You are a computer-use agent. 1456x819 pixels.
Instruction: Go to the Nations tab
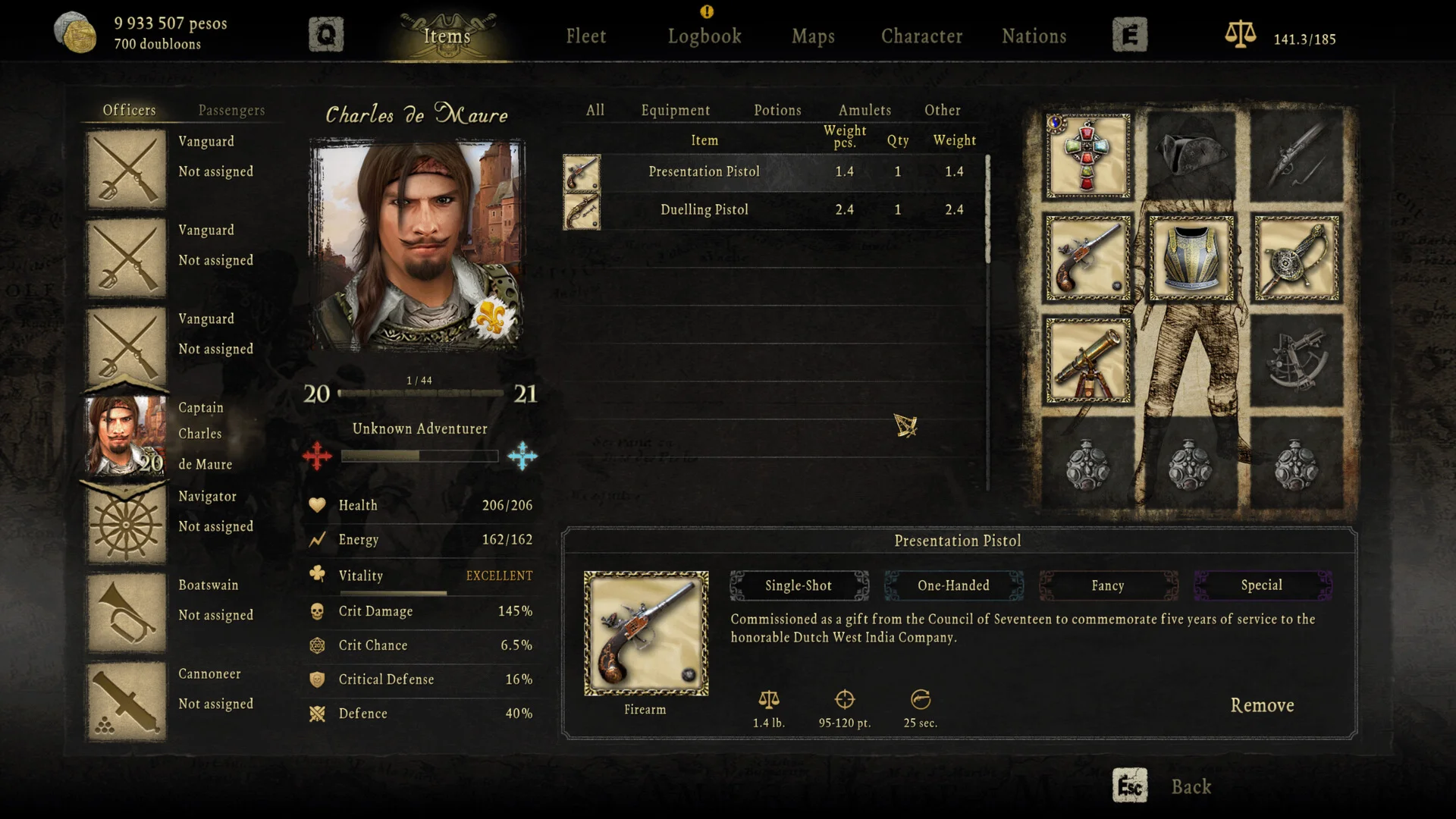click(1034, 36)
